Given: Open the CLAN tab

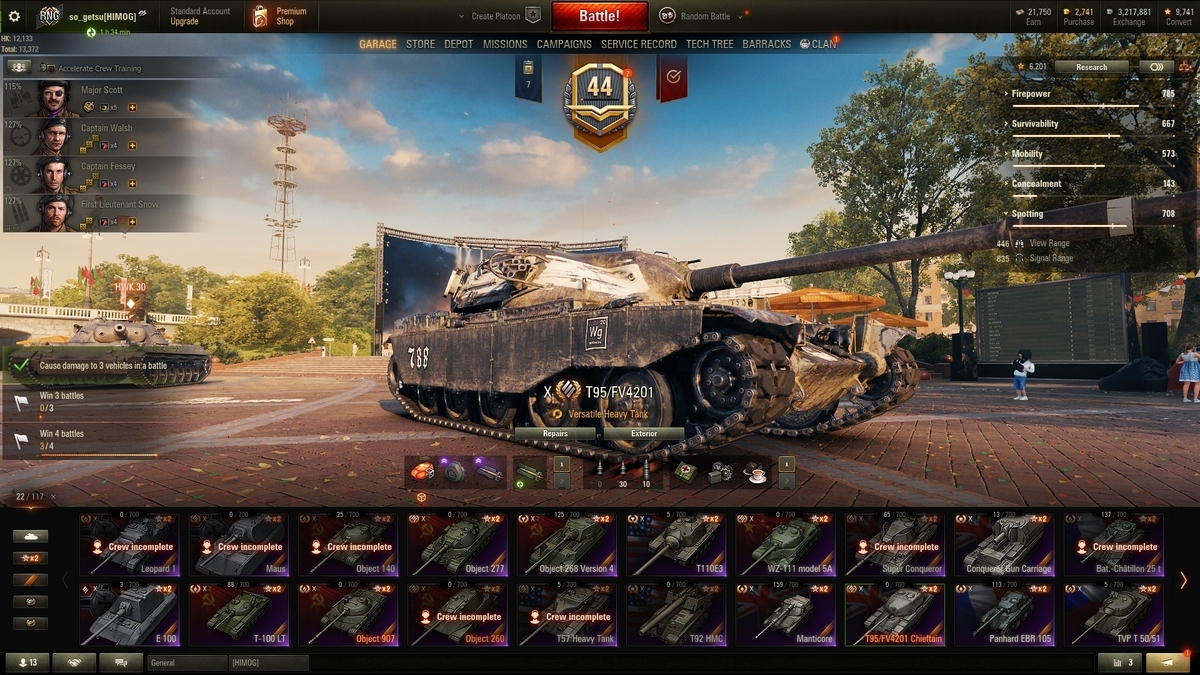Looking at the screenshot, I should click(x=818, y=44).
